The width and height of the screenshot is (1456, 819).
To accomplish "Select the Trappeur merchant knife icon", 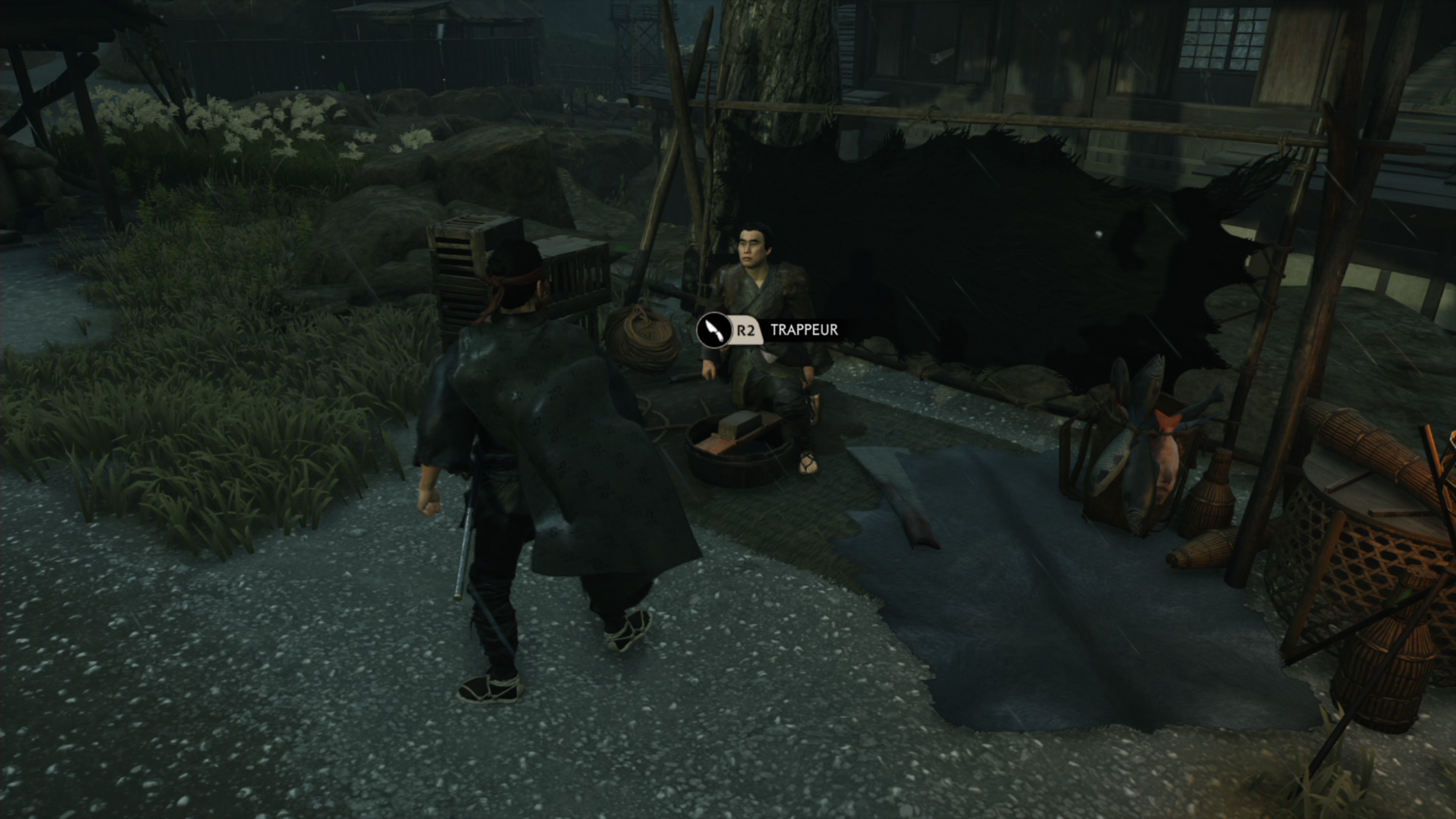I will 714,330.
